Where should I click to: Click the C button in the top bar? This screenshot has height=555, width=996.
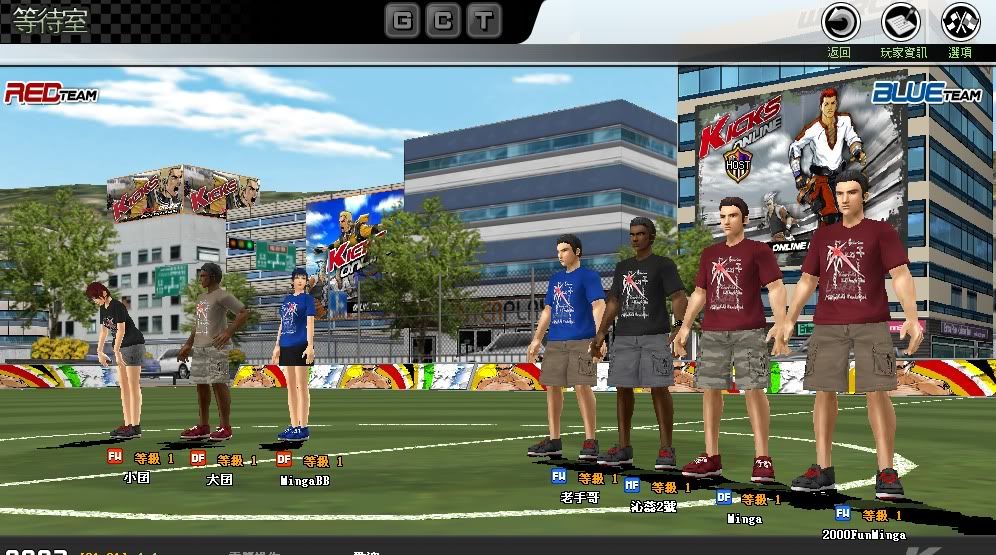pos(444,20)
